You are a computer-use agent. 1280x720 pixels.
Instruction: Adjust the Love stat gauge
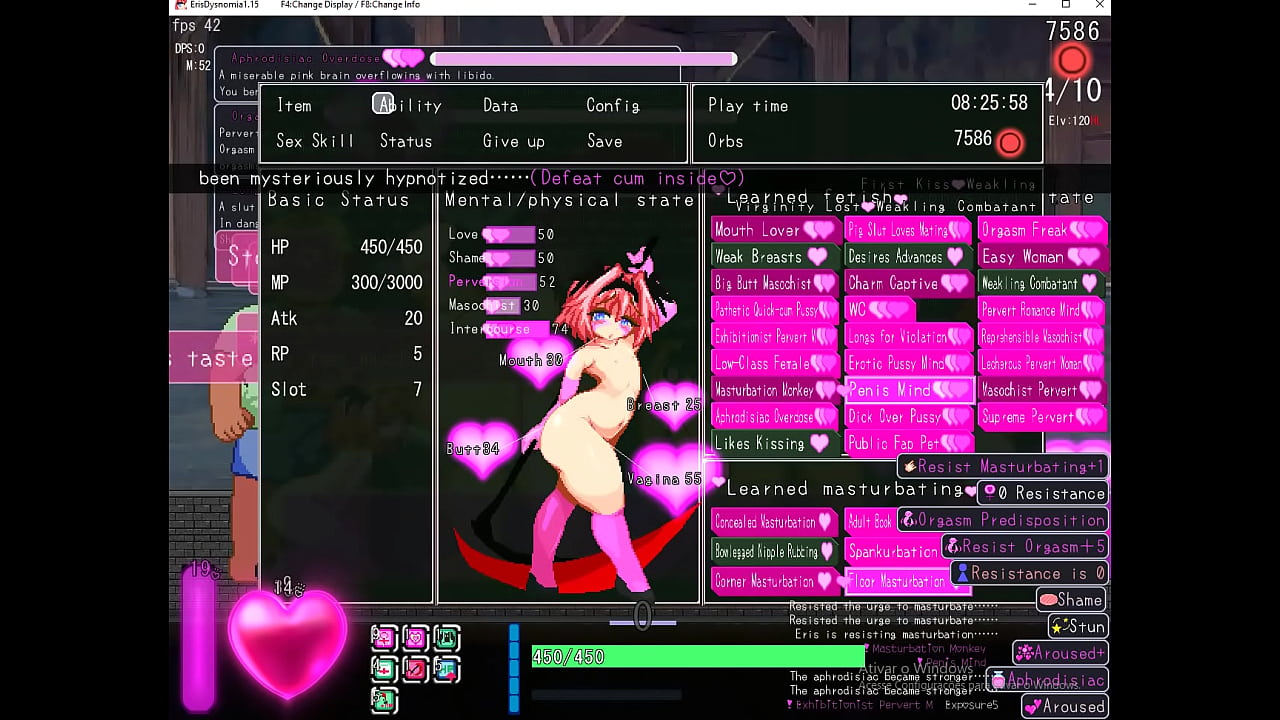tap(512, 233)
